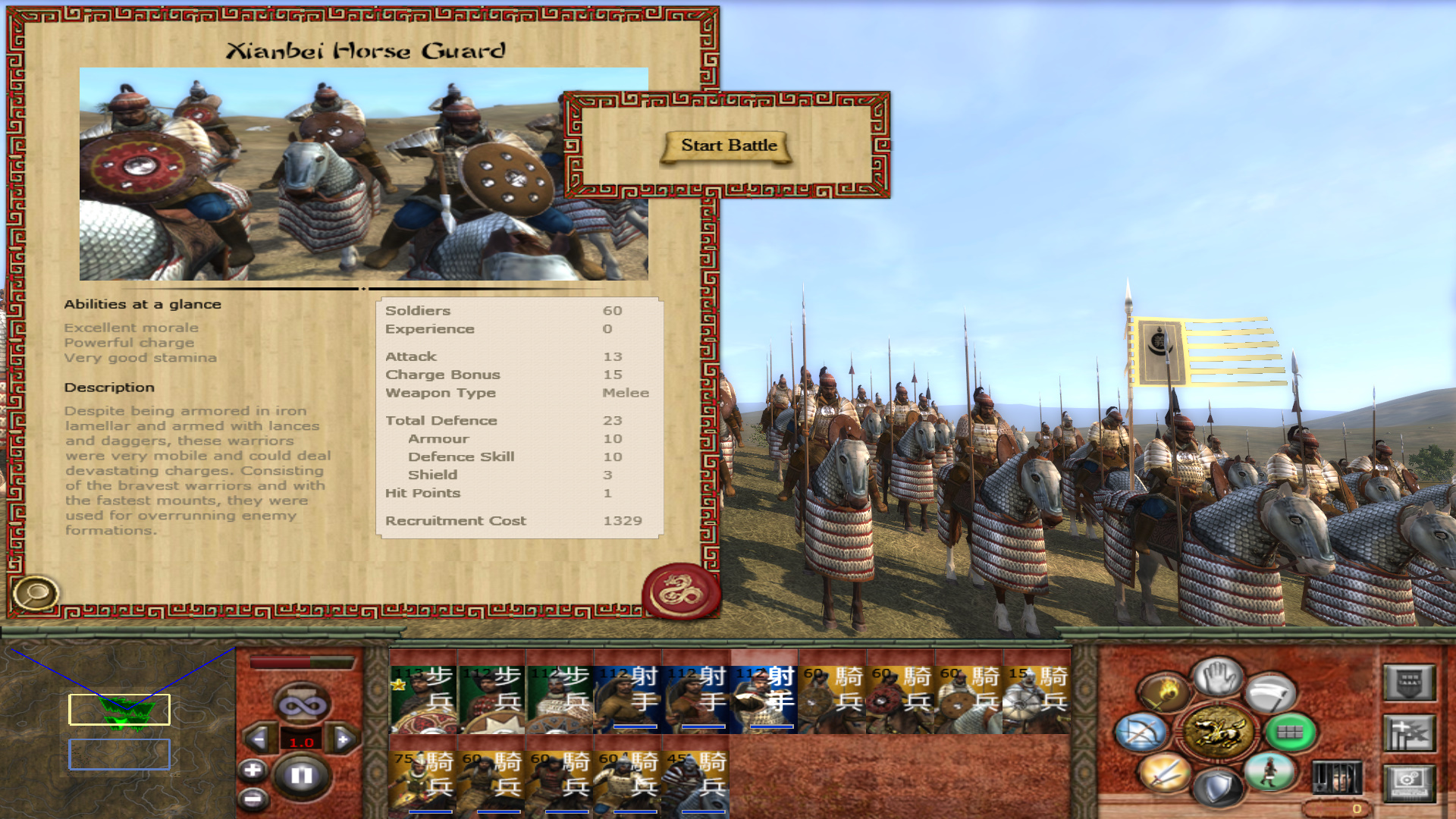The width and height of the screenshot is (1456, 819).
Task: Toggle the infinity timer button
Action: [x=302, y=705]
